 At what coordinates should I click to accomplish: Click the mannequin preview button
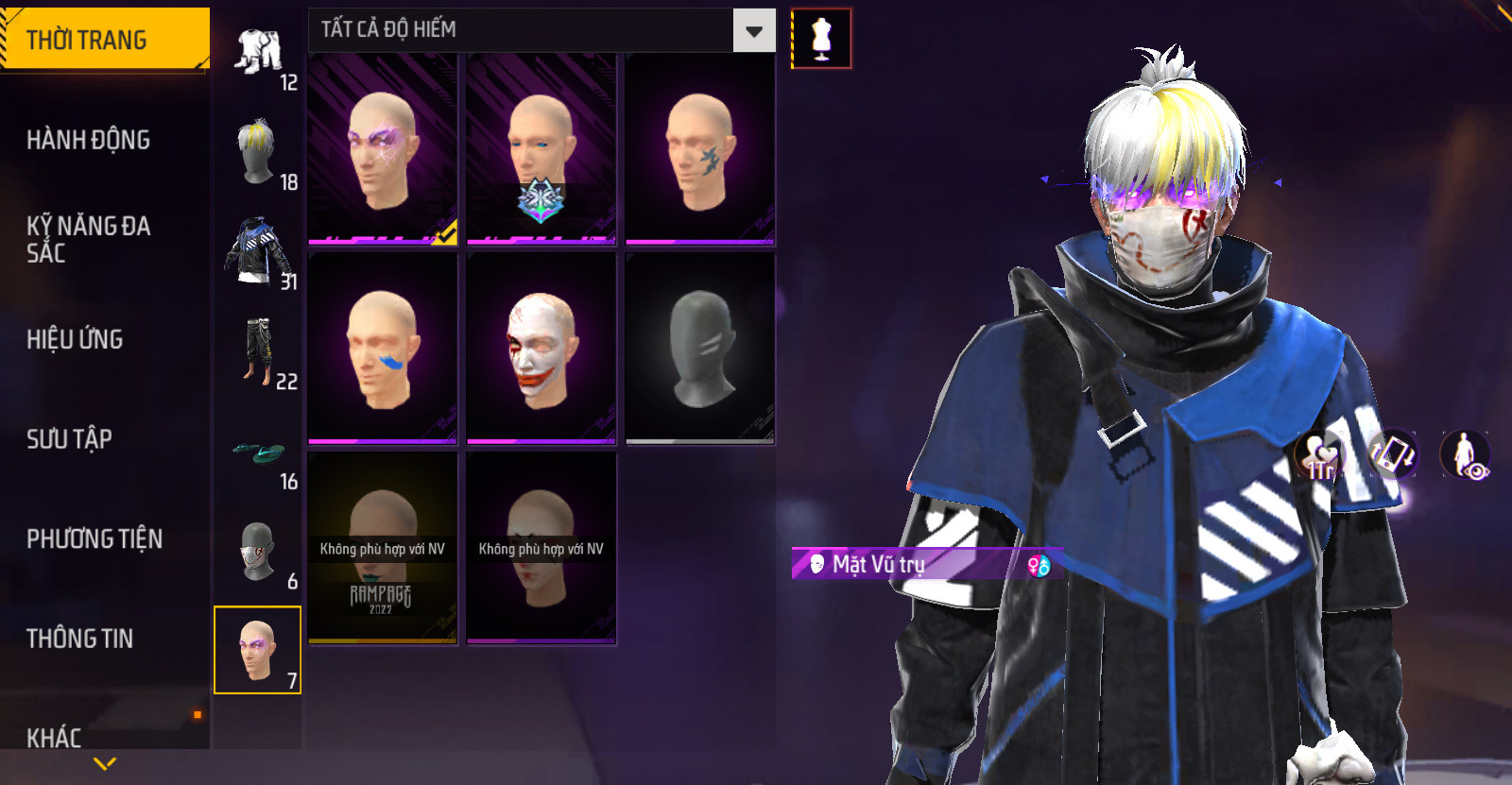(821, 39)
